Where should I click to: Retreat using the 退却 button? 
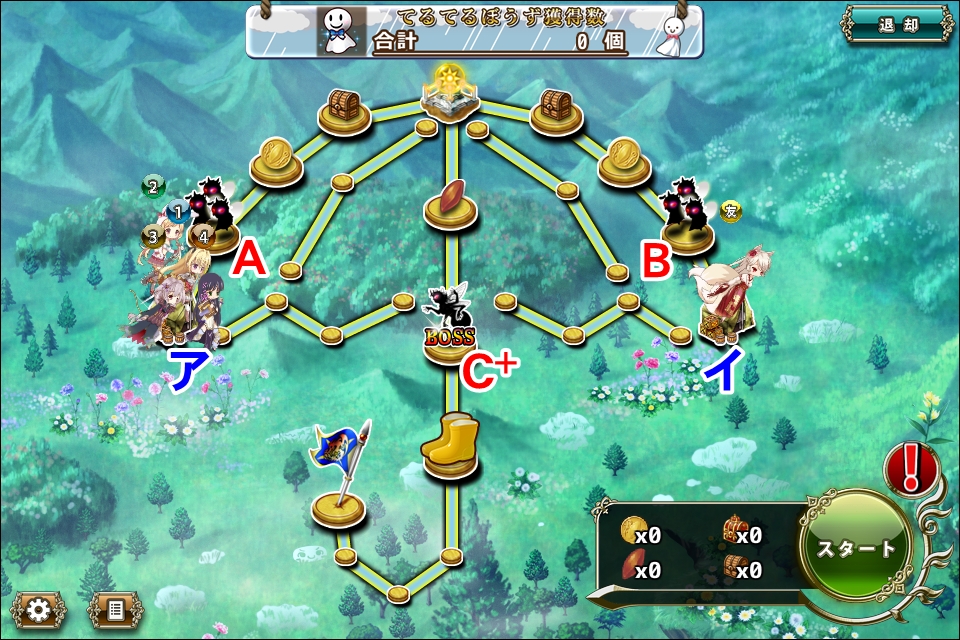(x=896, y=25)
